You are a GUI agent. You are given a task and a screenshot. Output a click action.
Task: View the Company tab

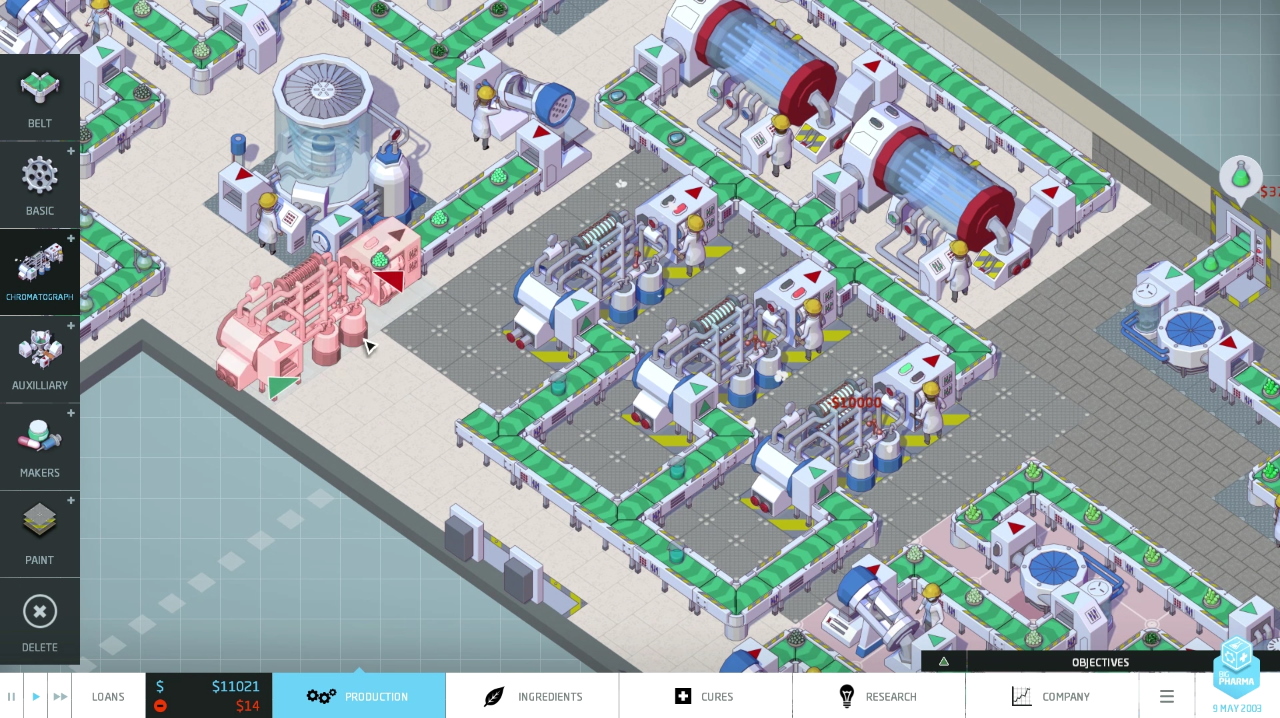coord(1051,696)
